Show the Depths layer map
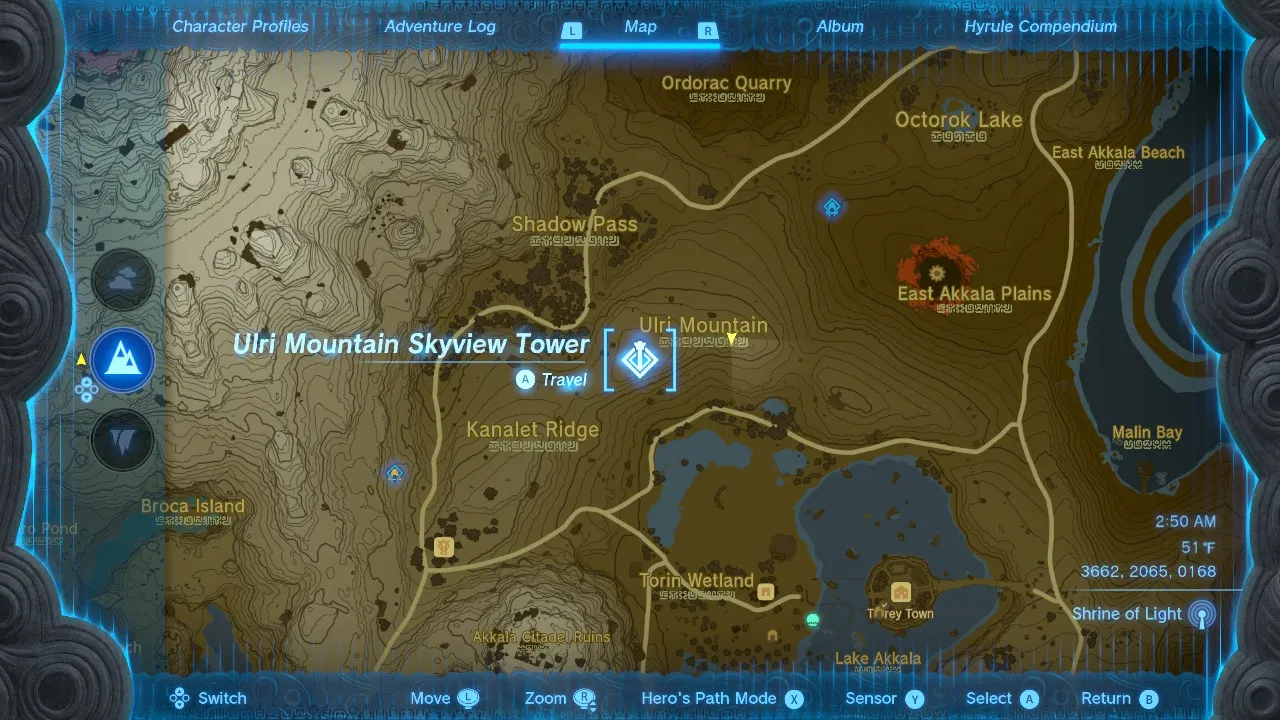 click(123, 440)
